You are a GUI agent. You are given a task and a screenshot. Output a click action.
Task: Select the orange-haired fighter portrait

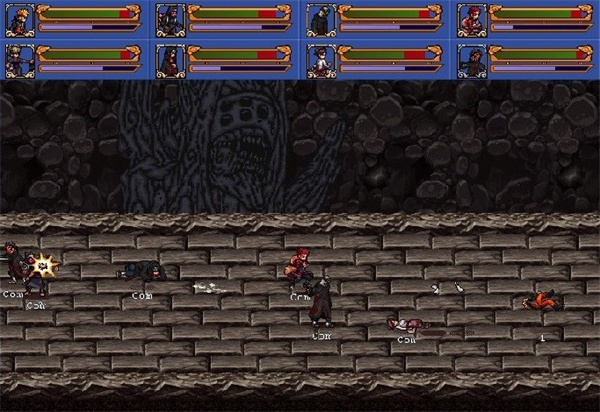19,19
